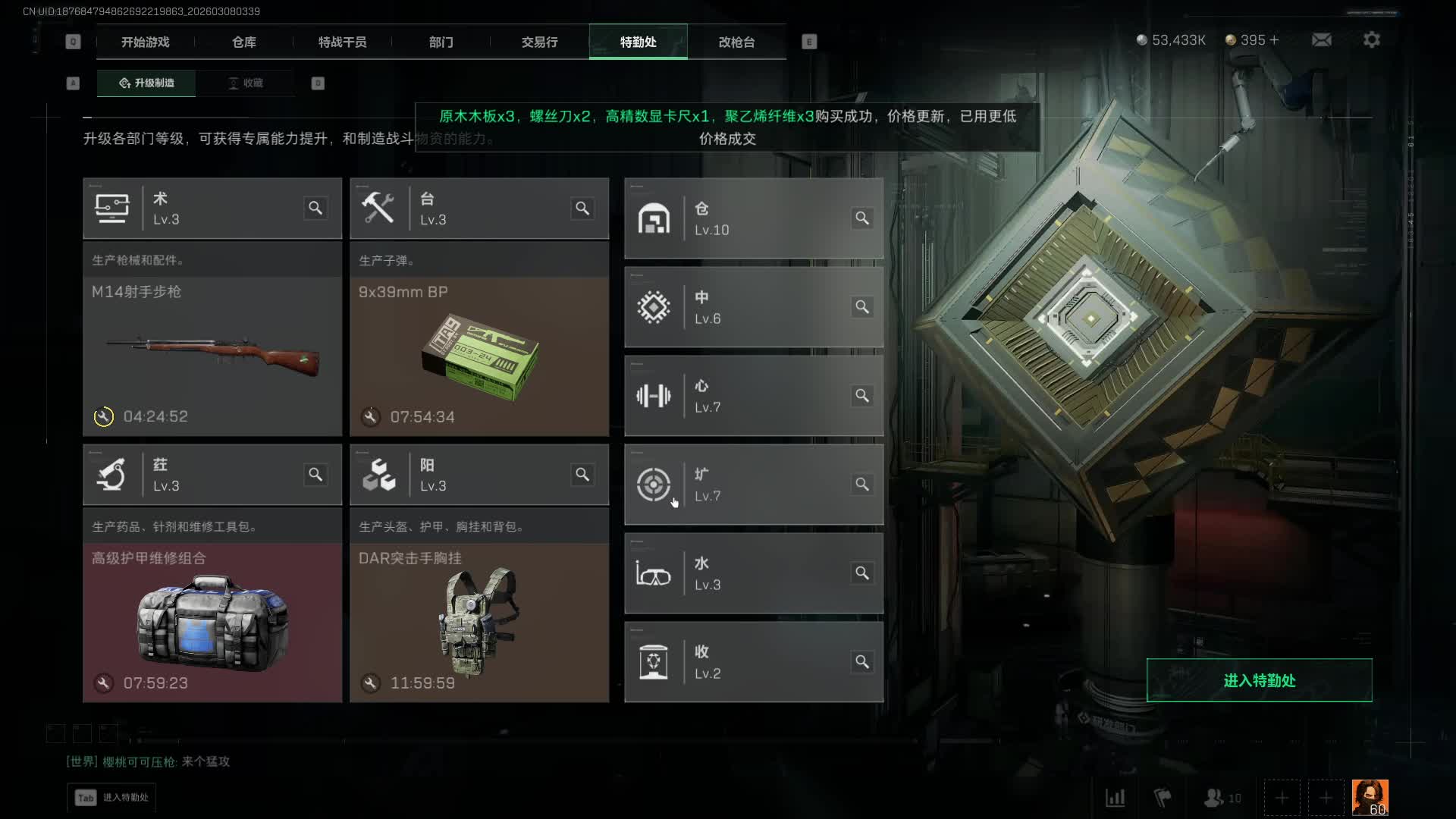The width and height of the screenshot is (1456, 819).
Task: Select the Lv.6 department row
Action: (x=753, y=307)
